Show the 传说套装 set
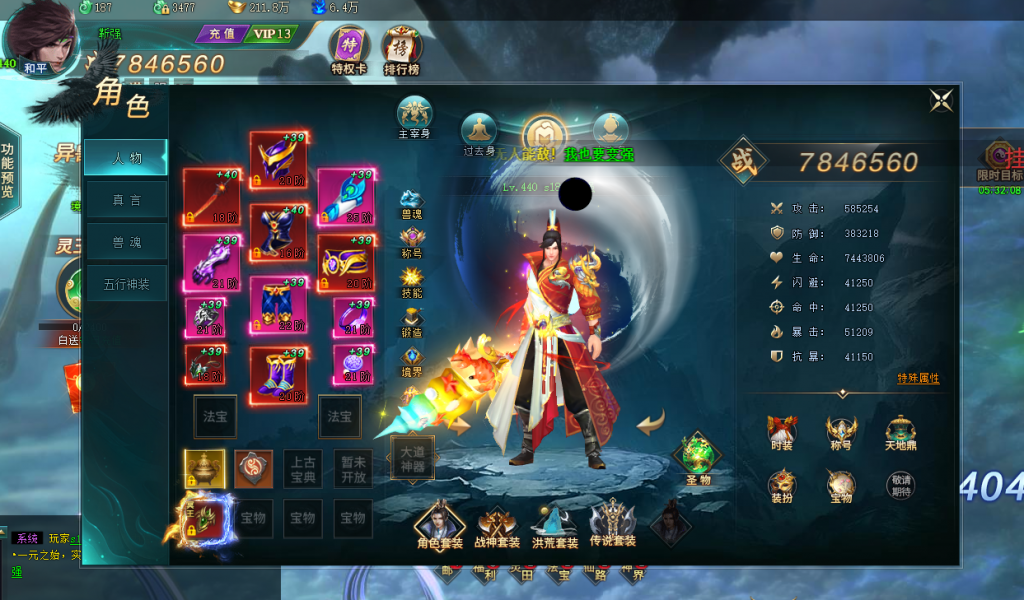Screen dimensions: 1024x600 (612, 526)
